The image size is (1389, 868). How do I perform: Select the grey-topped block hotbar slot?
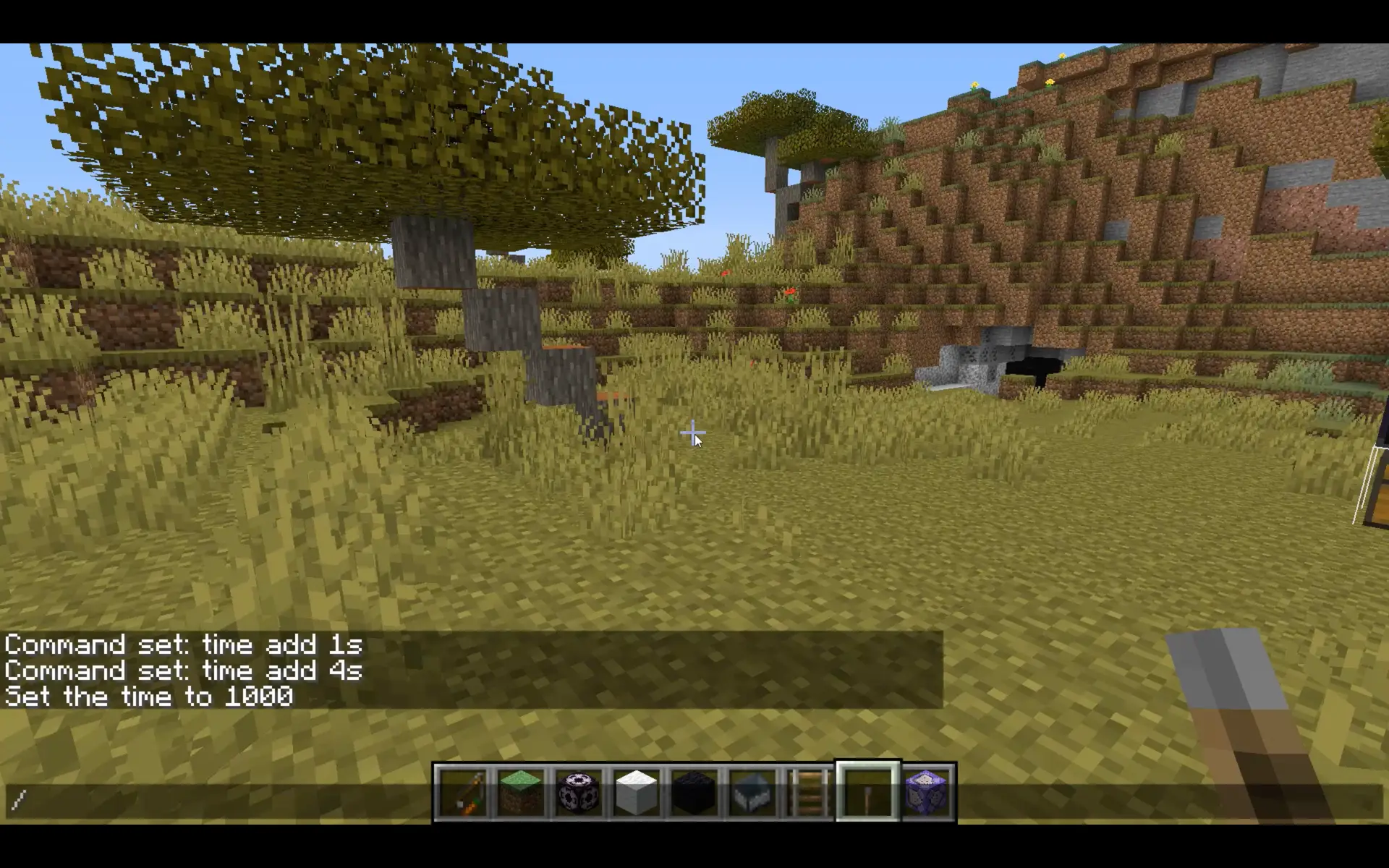pos(752,793)
